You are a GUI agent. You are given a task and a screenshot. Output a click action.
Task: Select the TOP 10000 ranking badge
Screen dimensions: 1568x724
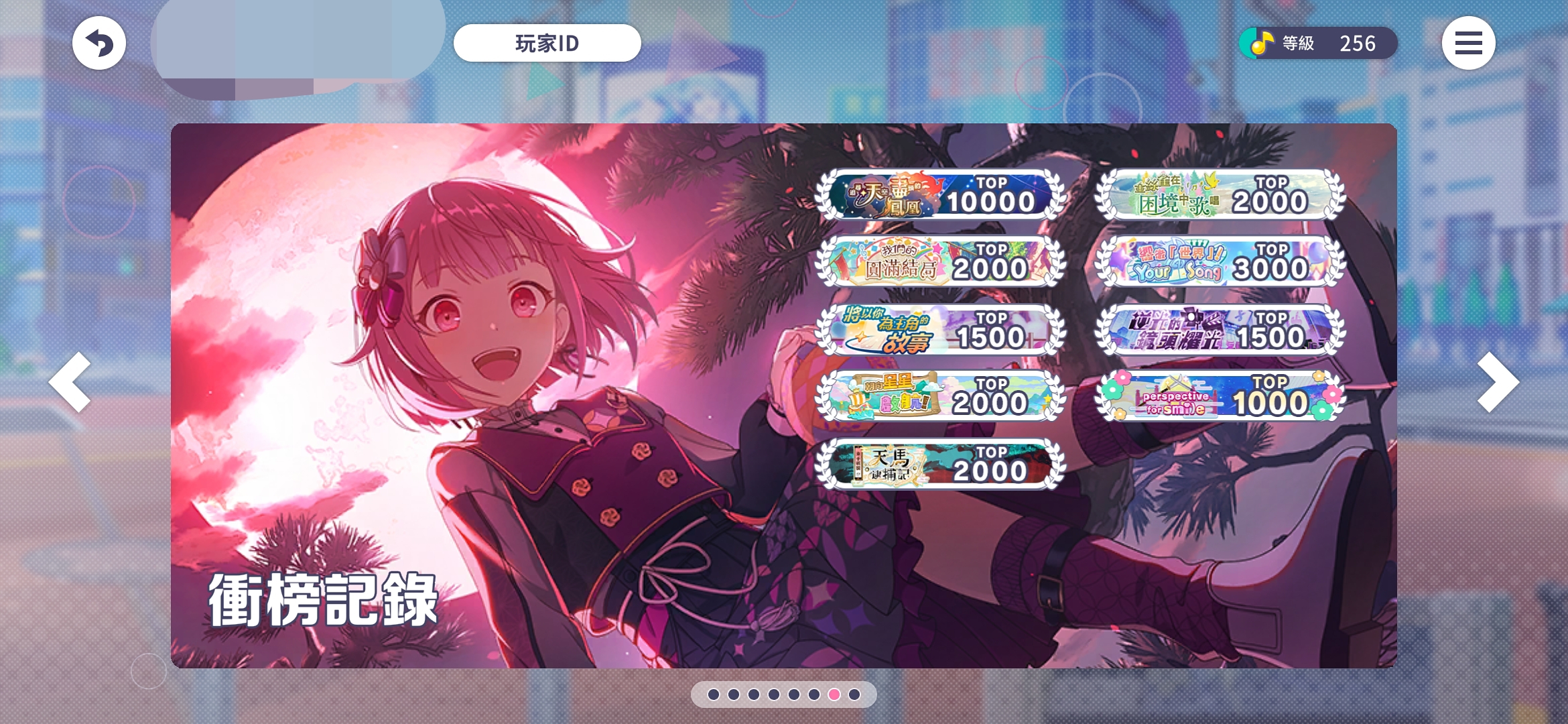point(939,195)
